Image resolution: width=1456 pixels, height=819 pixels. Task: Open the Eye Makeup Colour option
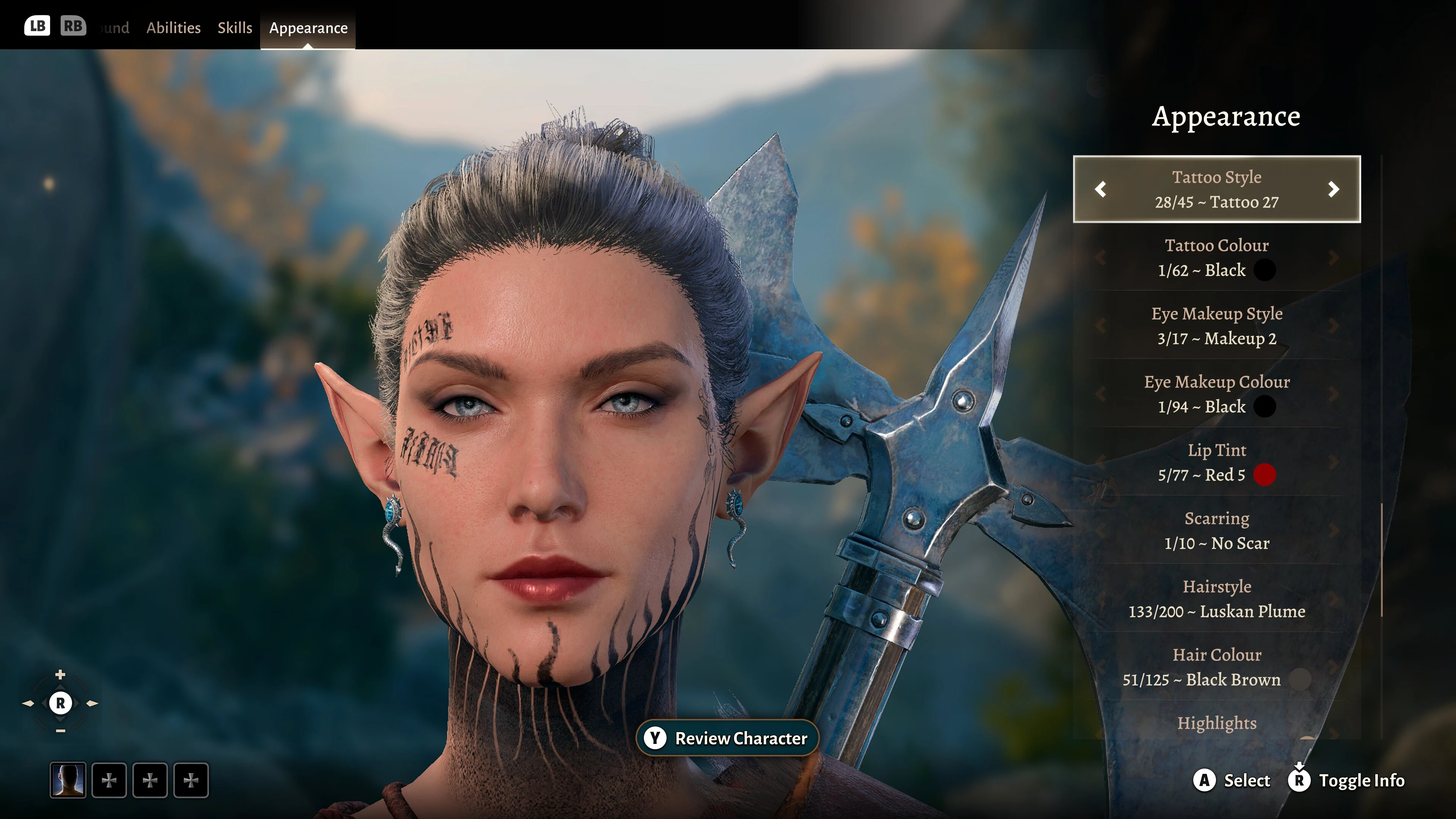click(x=1216, y=394)
